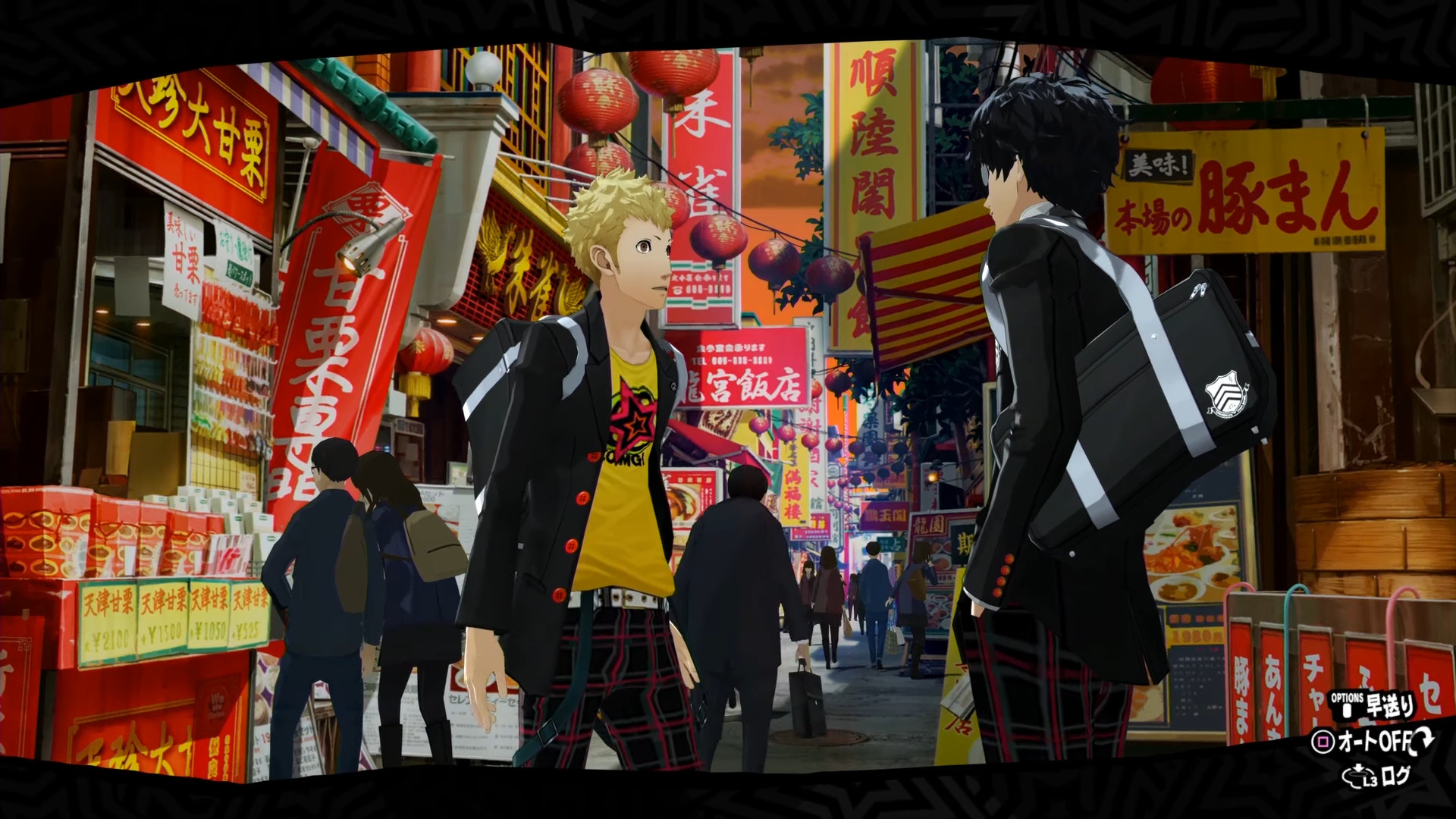Click the ¥2100 天津甘栗 price tag
This screenshot has height=819, width=1456.
[x=106, y=637]
